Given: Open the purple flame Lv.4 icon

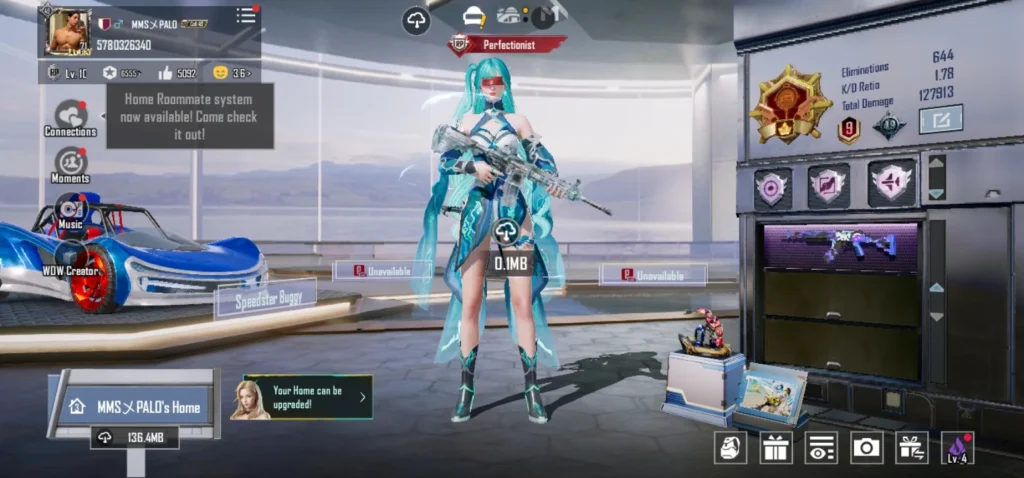Looking at the screenshot, I should click(x=957, y=447).
